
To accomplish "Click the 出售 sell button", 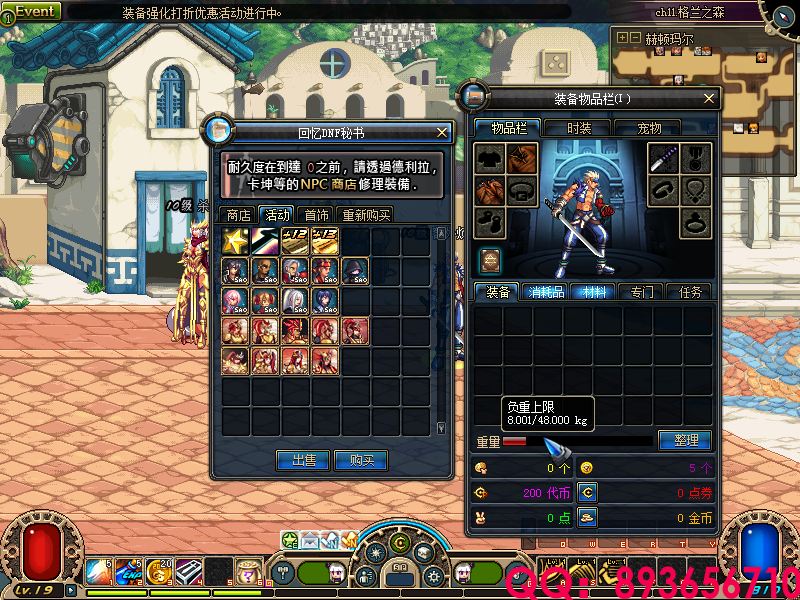I will 304,460.
